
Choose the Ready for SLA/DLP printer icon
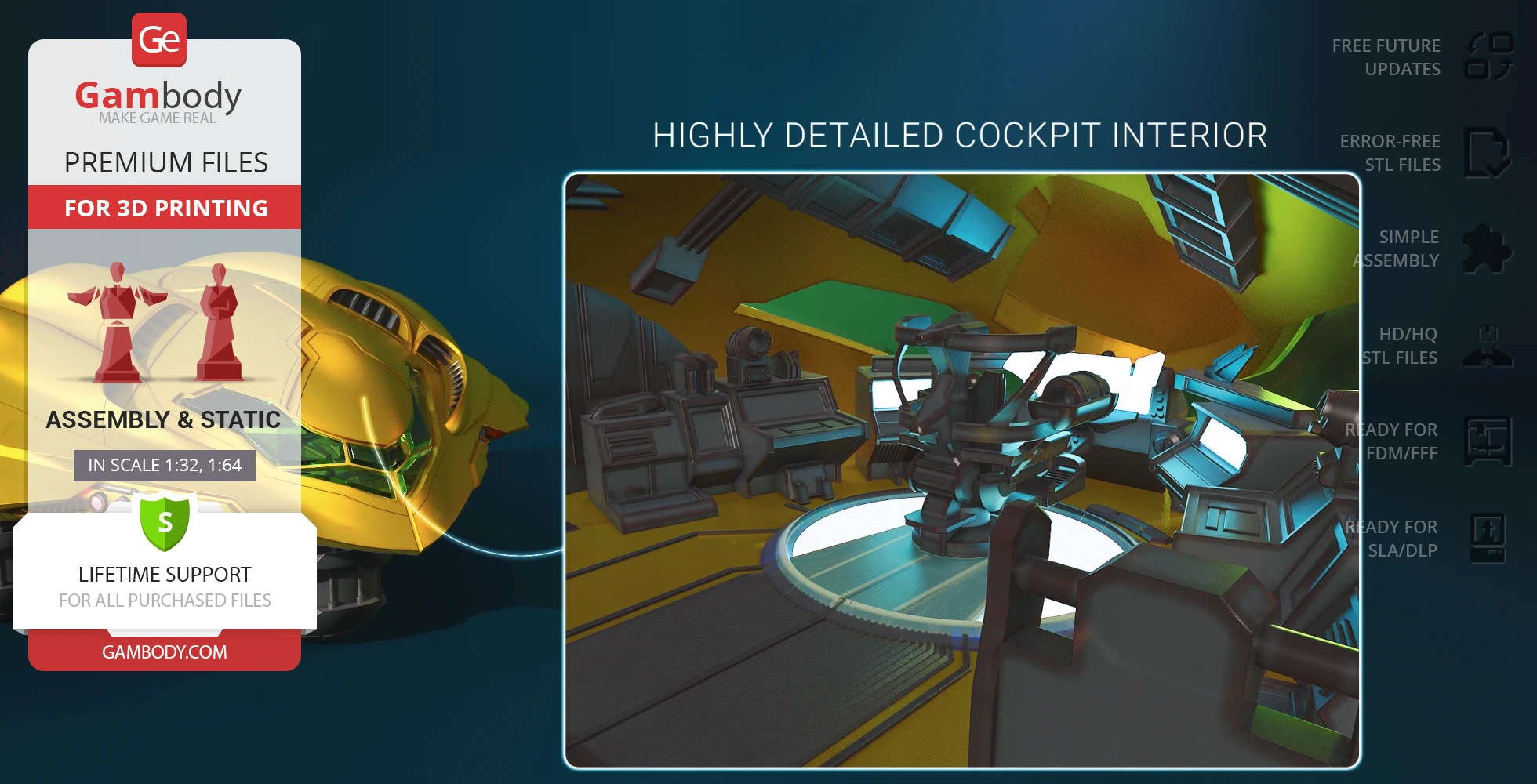(x=1488, y=538)
